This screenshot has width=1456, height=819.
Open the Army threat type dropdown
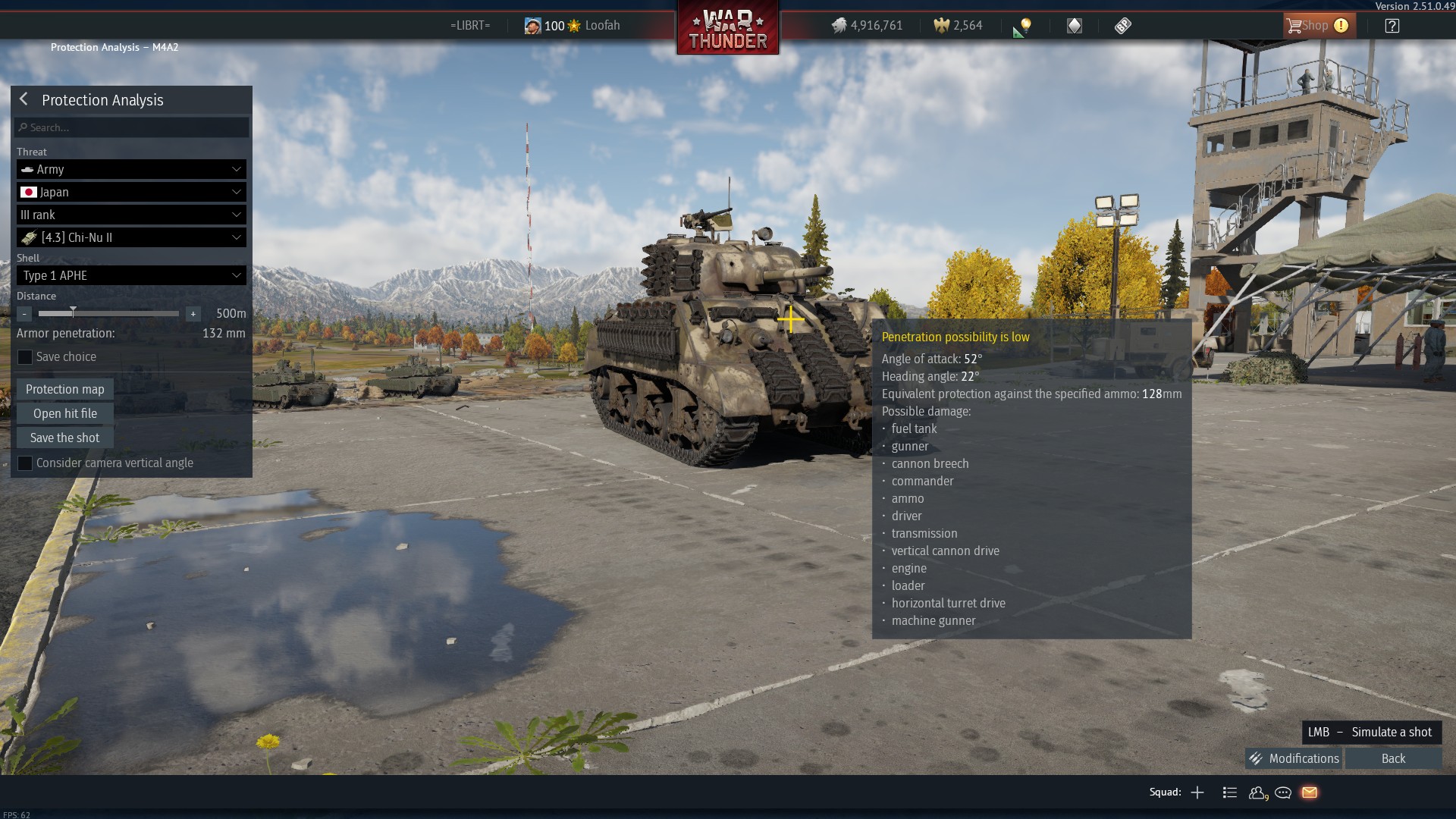point(131,169)
